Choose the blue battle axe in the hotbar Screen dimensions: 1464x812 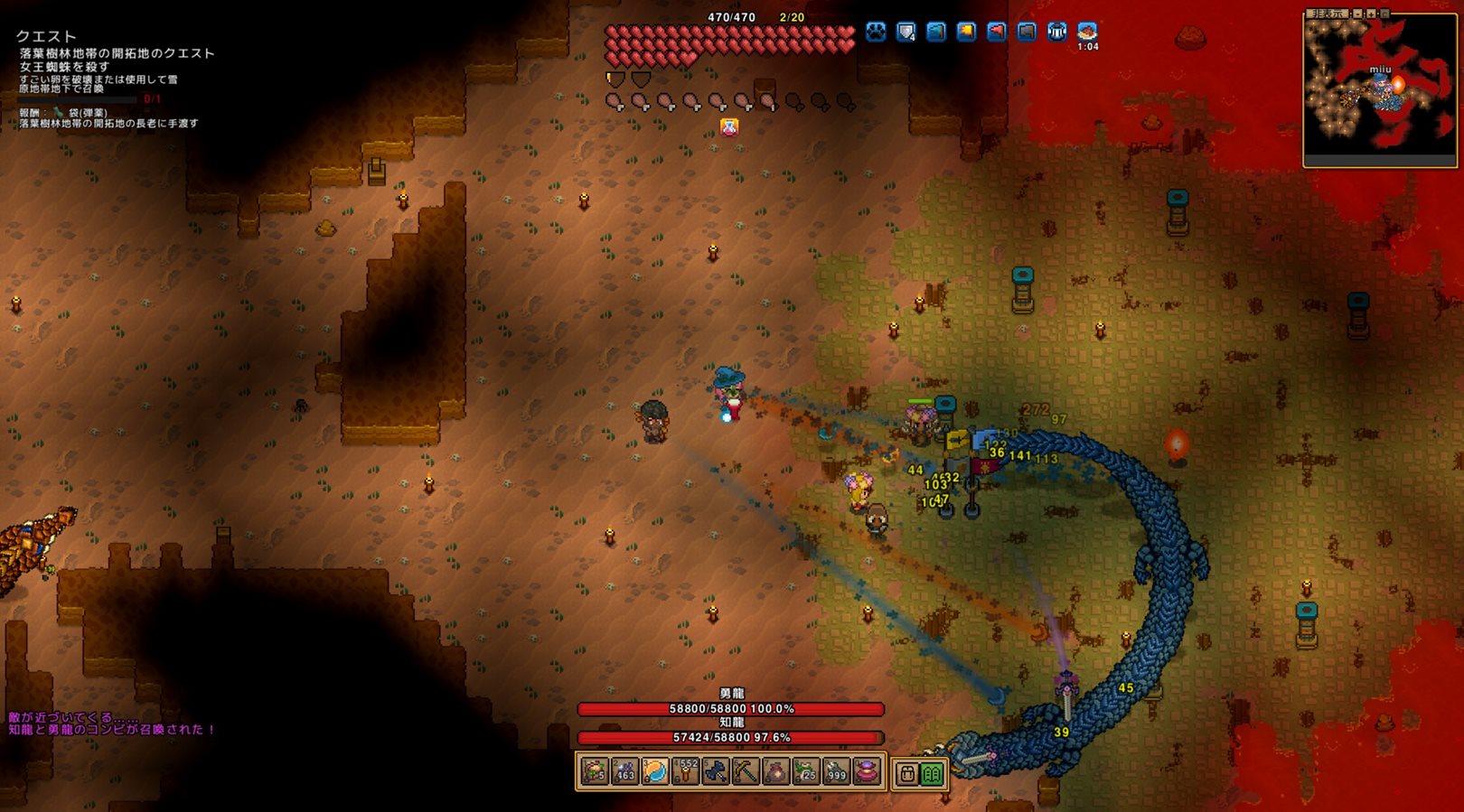716,772
